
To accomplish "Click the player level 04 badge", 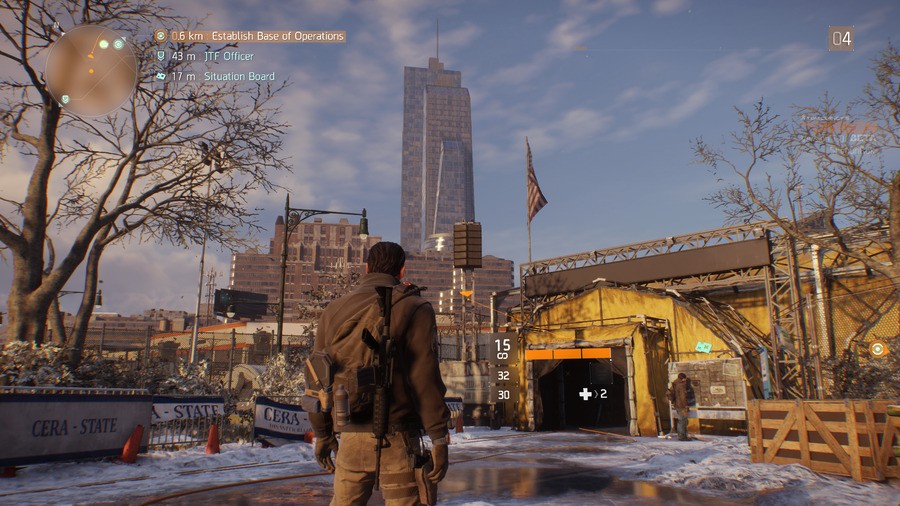I will tap(841, 39).
